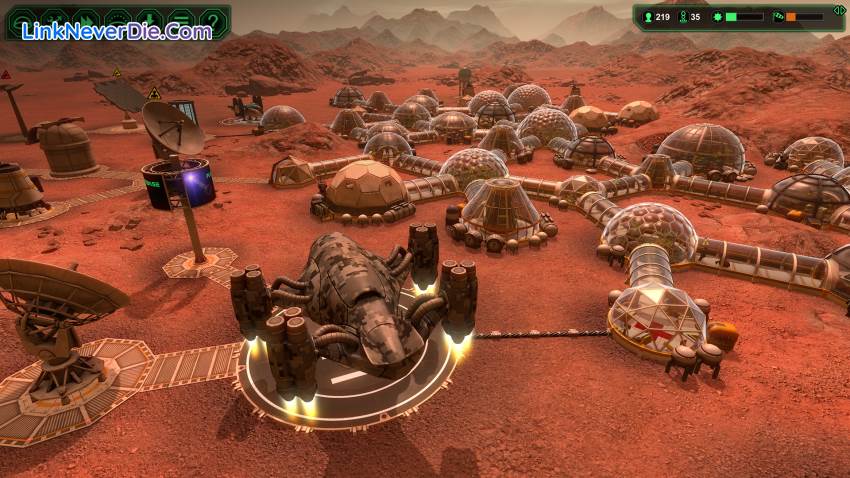Click the fast-forward speed button
The height and width of the screenshot is (478, 850).
tap(85, 20)
